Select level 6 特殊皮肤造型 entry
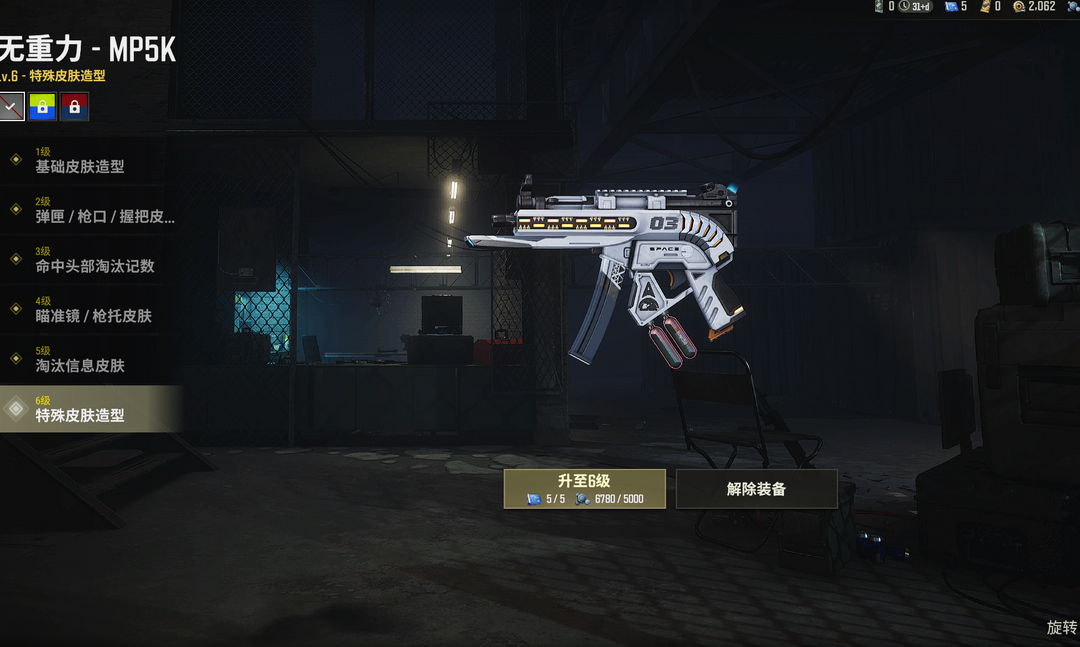 90,409
